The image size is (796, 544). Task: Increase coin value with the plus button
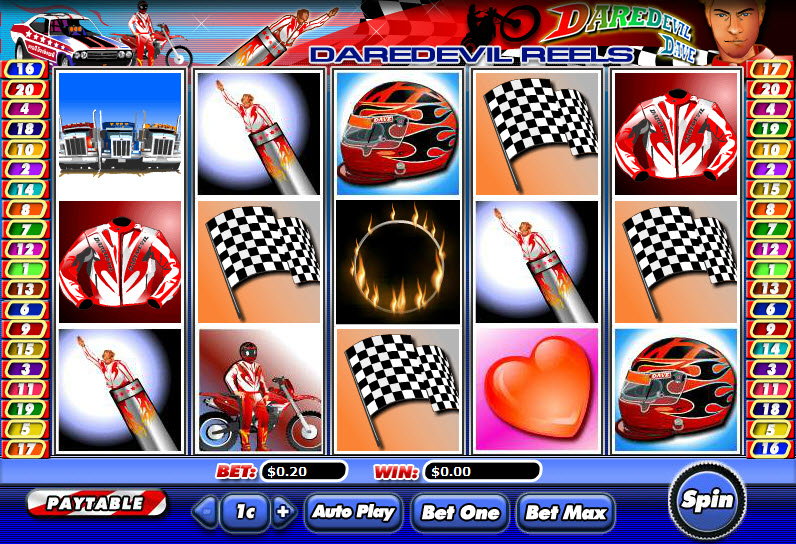(283, 512)
